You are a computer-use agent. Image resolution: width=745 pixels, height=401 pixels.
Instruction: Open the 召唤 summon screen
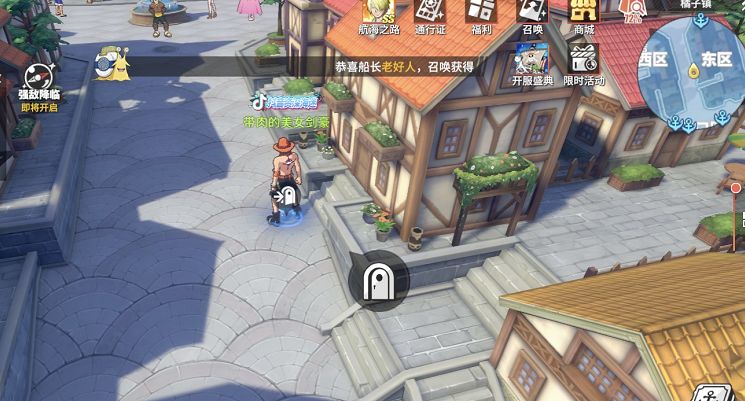point(530,15)
